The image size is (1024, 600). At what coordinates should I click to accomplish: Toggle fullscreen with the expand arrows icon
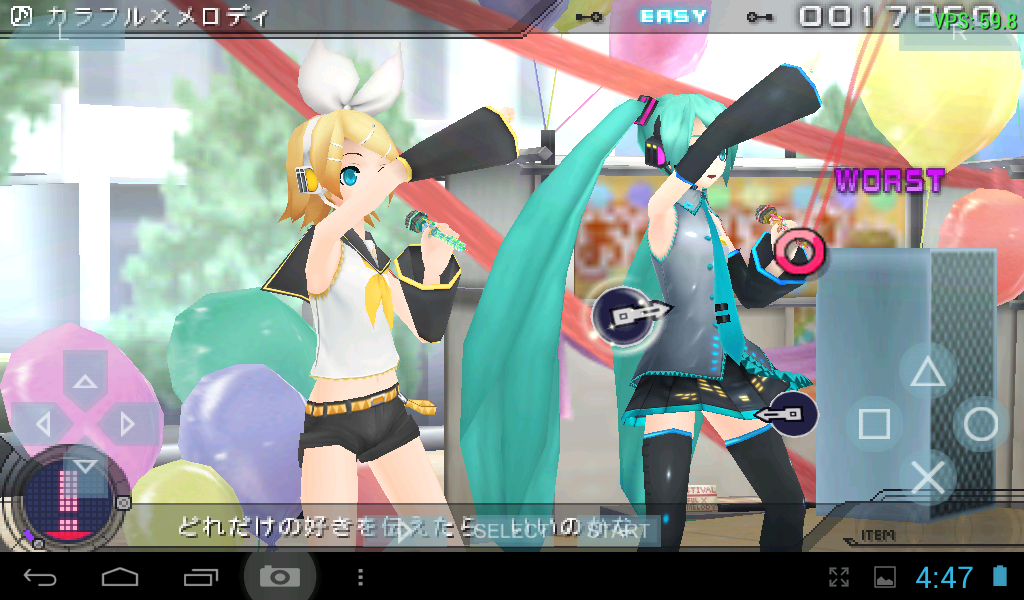pyautogui.click(x=839, y=577)
